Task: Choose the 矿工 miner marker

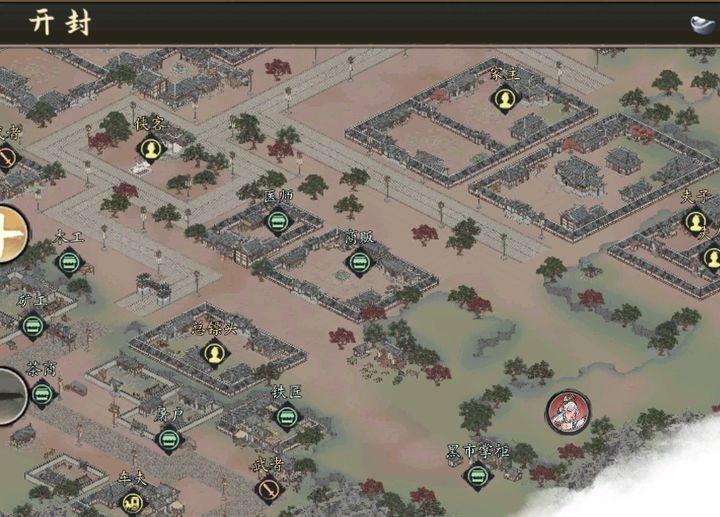Action: click(33, 325)
